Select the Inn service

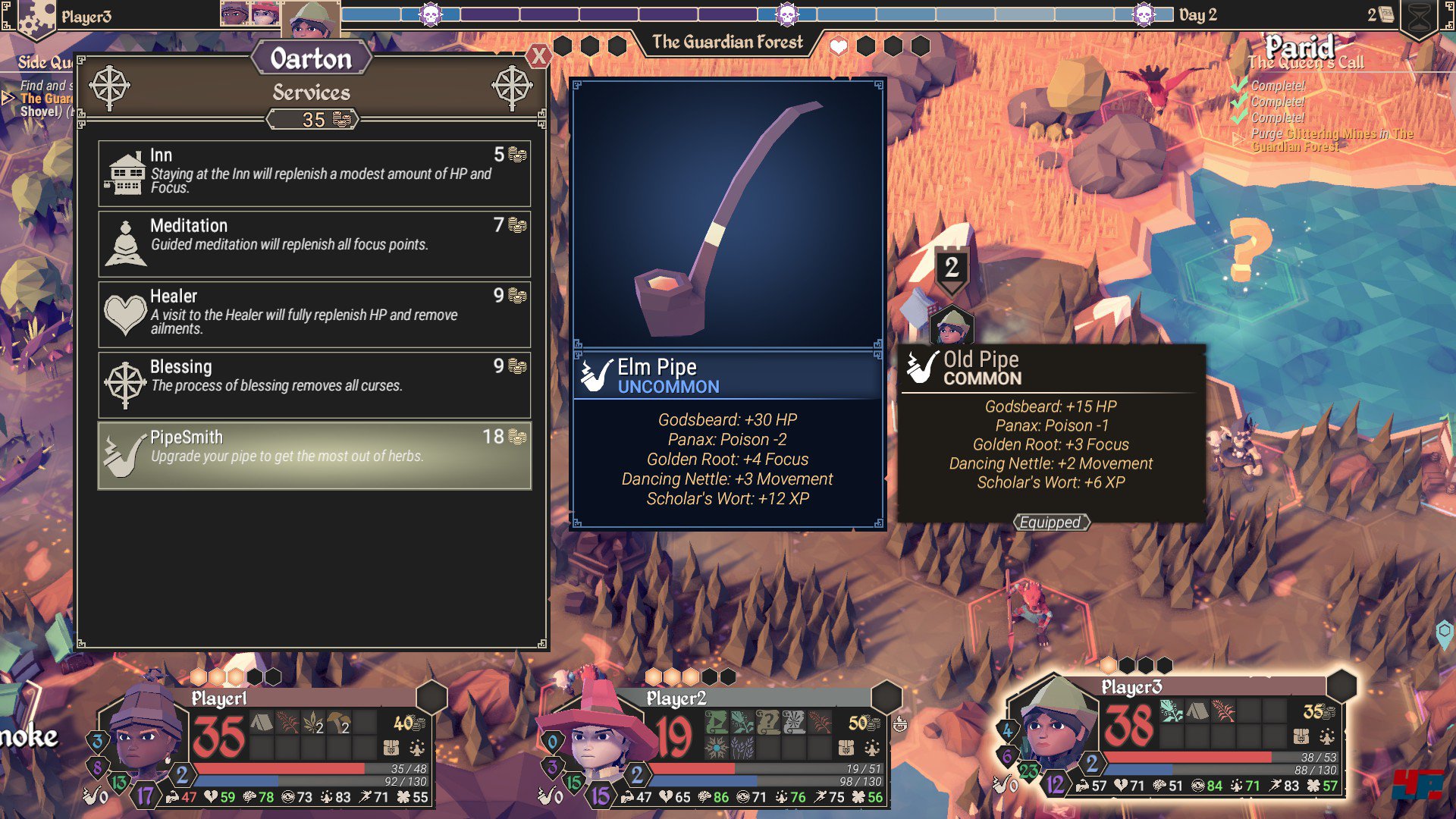pyautogui.click(x=314, y=173)
